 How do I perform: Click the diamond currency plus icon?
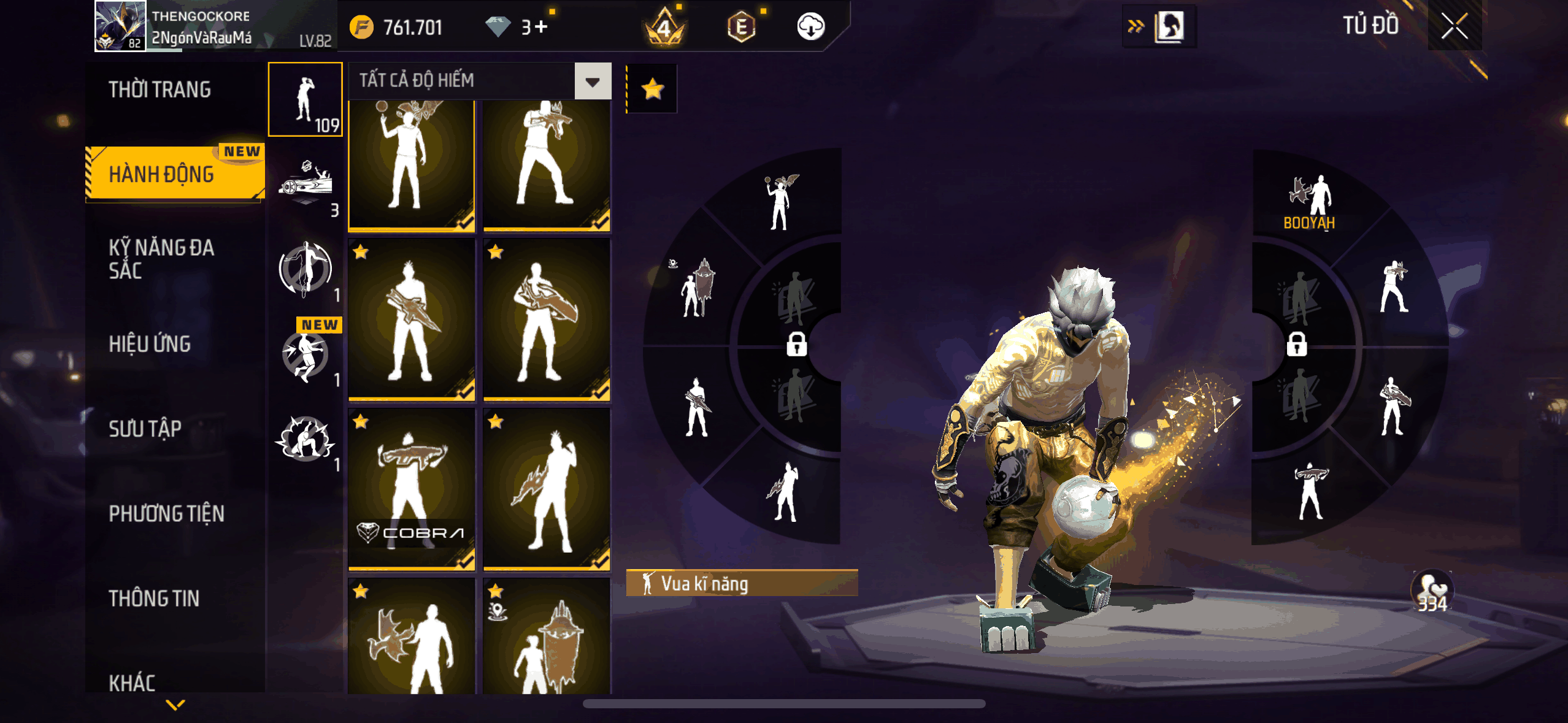[x=540, y=27]
